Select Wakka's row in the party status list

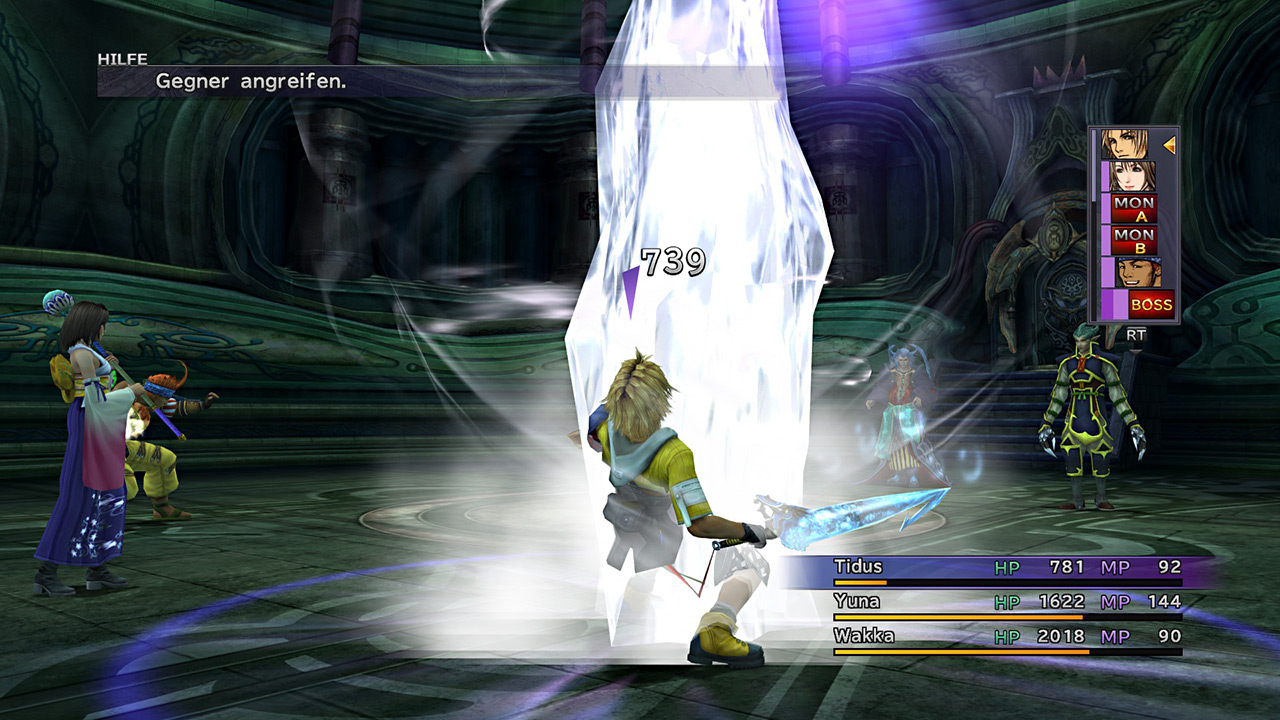coord(1007,637)
